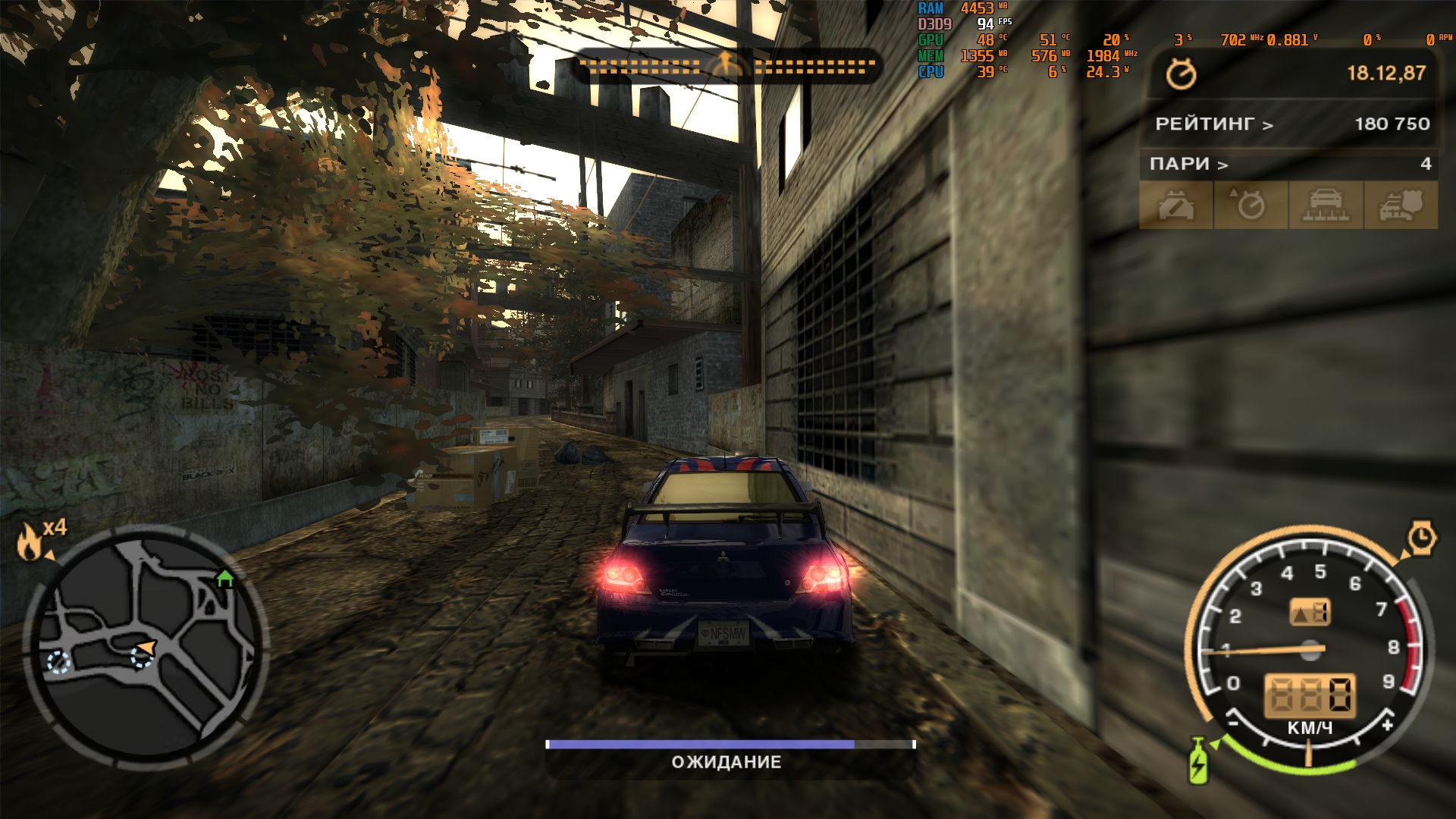Click the green nitrous bottle icon

tap(1198, 761)
